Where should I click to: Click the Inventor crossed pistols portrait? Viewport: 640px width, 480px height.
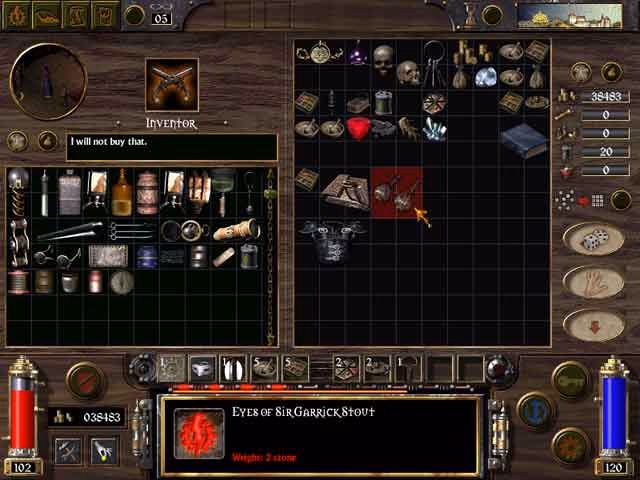[172, 84]
